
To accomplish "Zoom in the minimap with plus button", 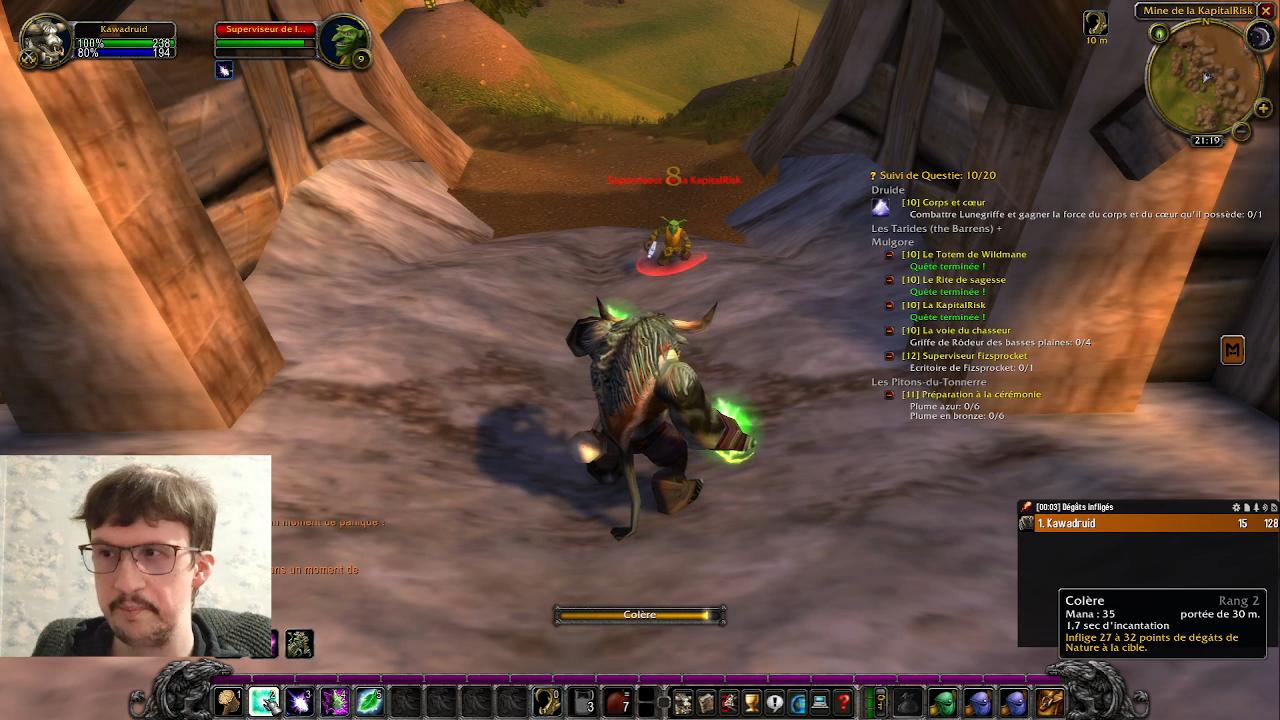I will click(1263, 108).
